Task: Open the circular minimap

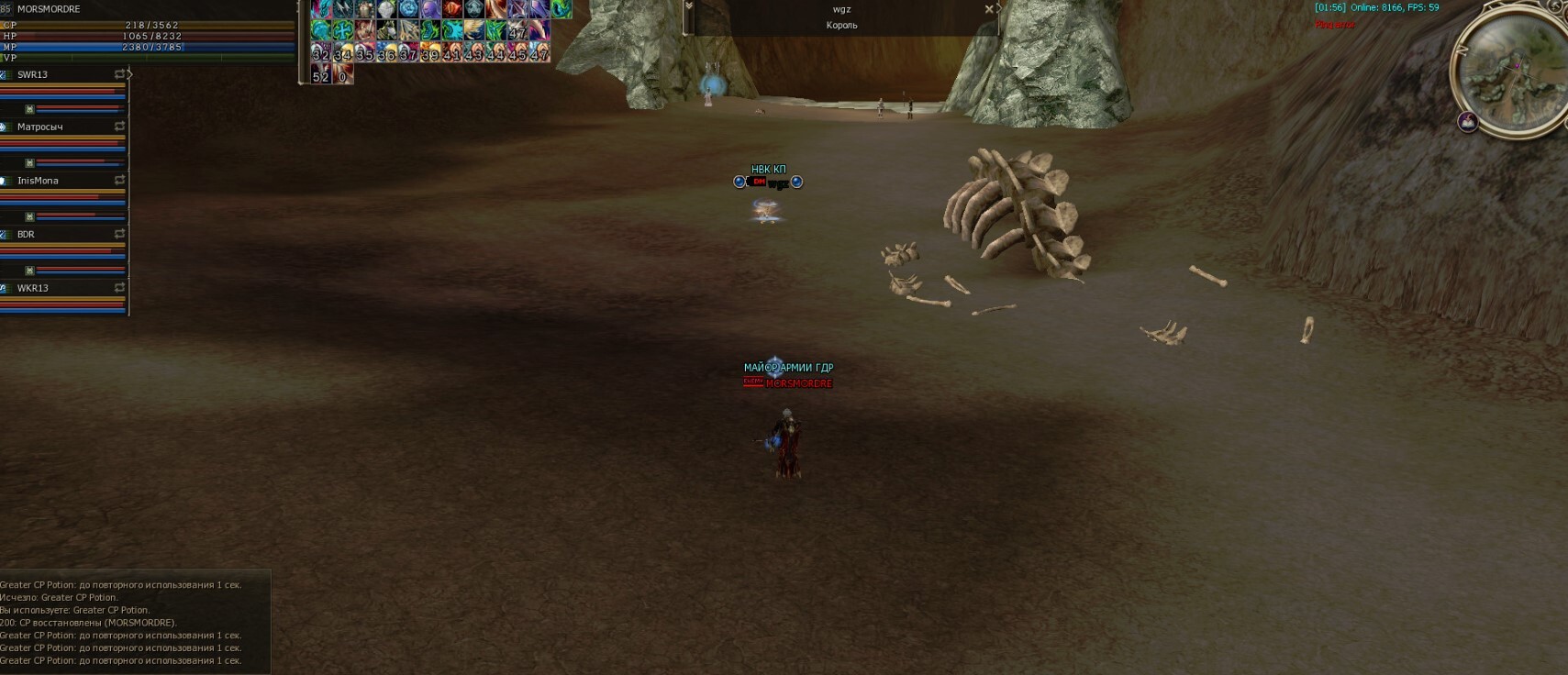Action: pyautogui.click(x=1512, y=72)
